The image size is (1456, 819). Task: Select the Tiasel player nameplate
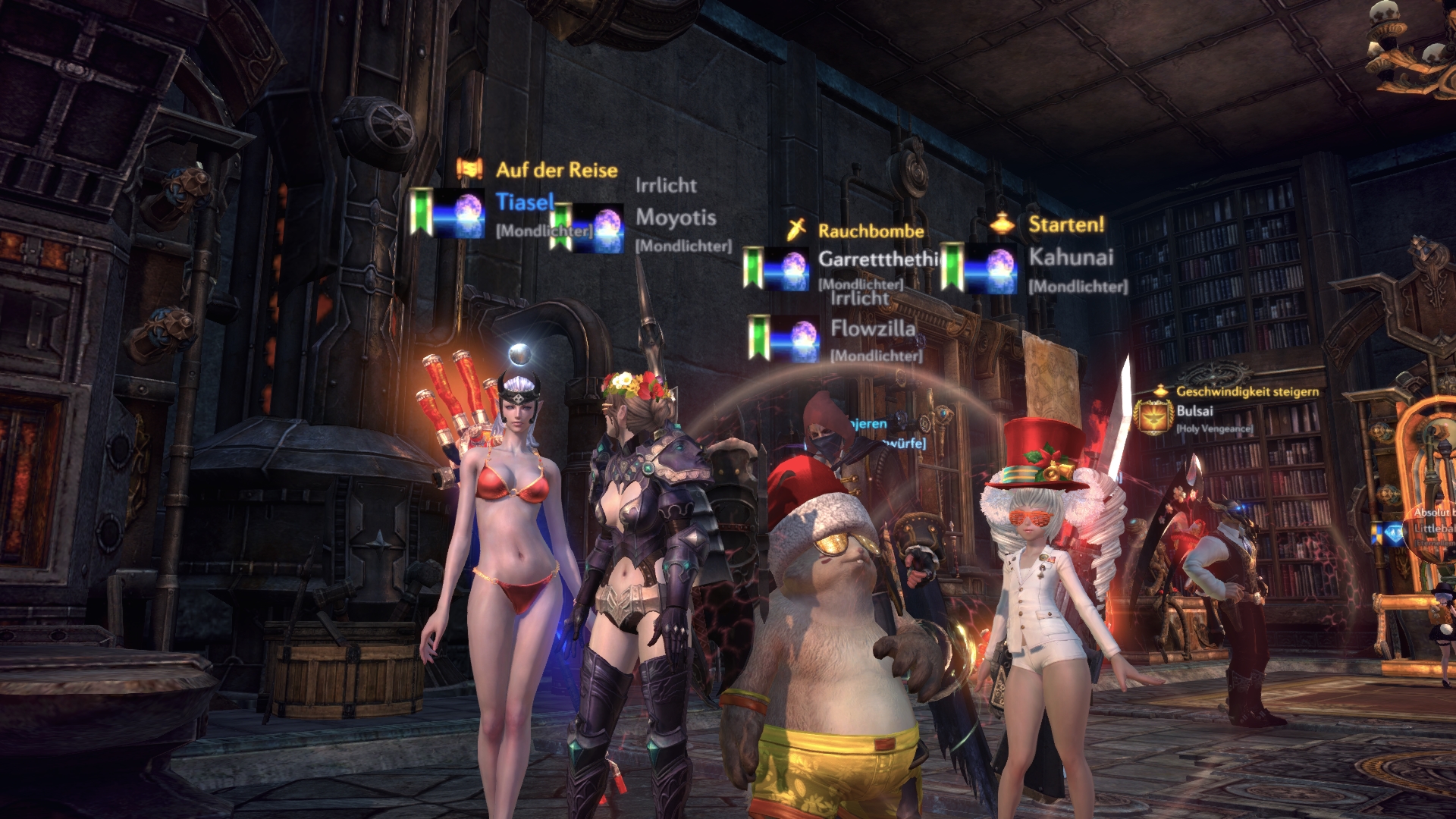coord(525,202)
